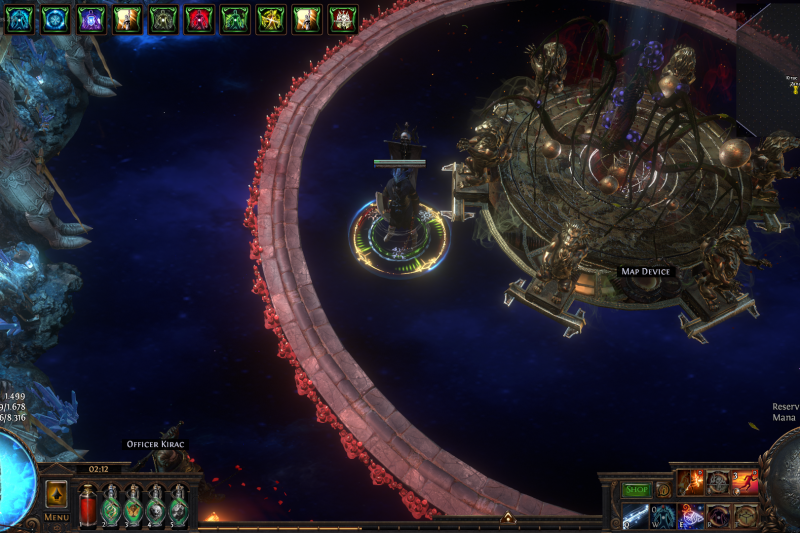Activate the blue and orange skill on E
Image resolution: width=800 pixels, height=533 pixels.
coord(691,516)
